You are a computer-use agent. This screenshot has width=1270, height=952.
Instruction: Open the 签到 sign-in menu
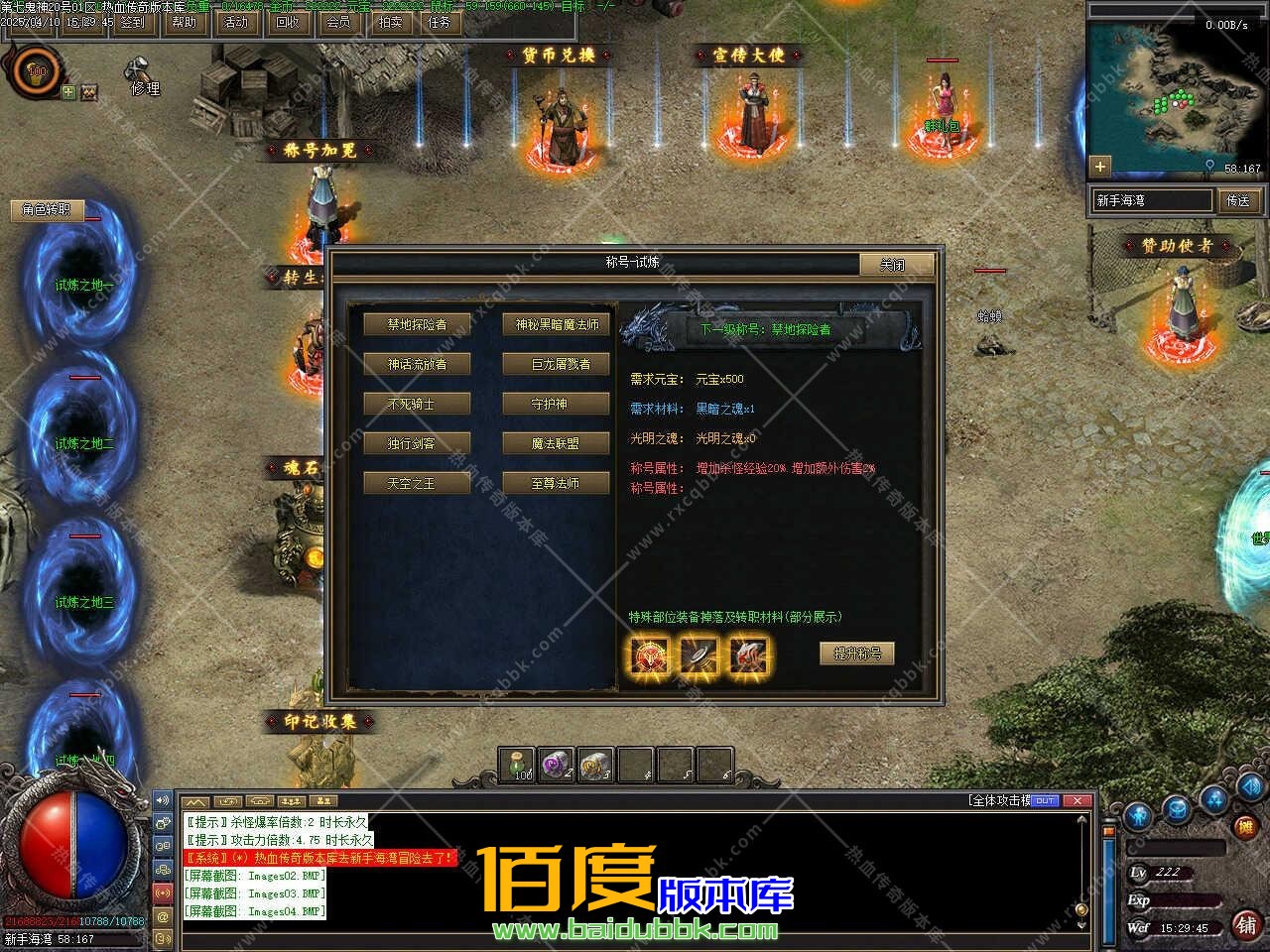(132, 22)
